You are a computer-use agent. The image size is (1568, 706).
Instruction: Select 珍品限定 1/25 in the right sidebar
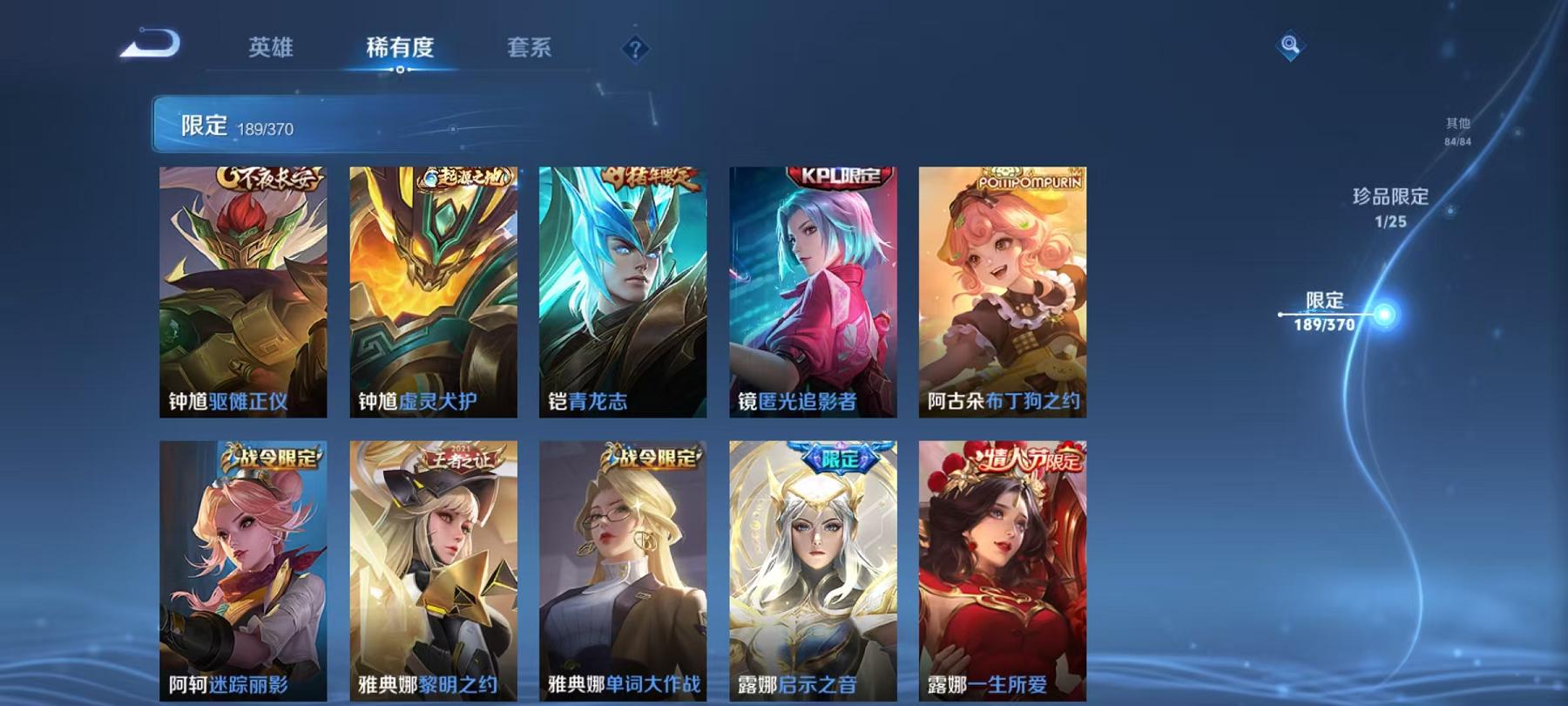tap(1390, 209)
